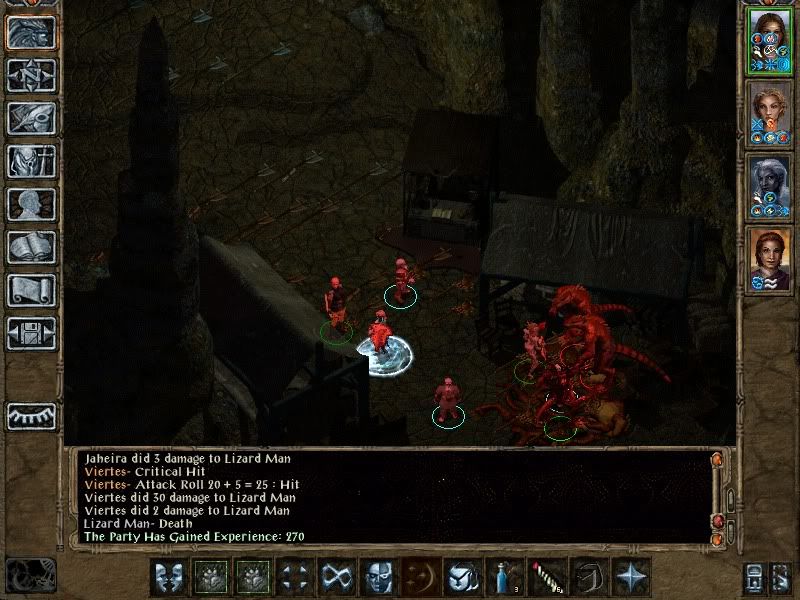This screenshot has height=600, width=800.
Task: Select the first paw weapon slot
Action: (x=209, y=576)
